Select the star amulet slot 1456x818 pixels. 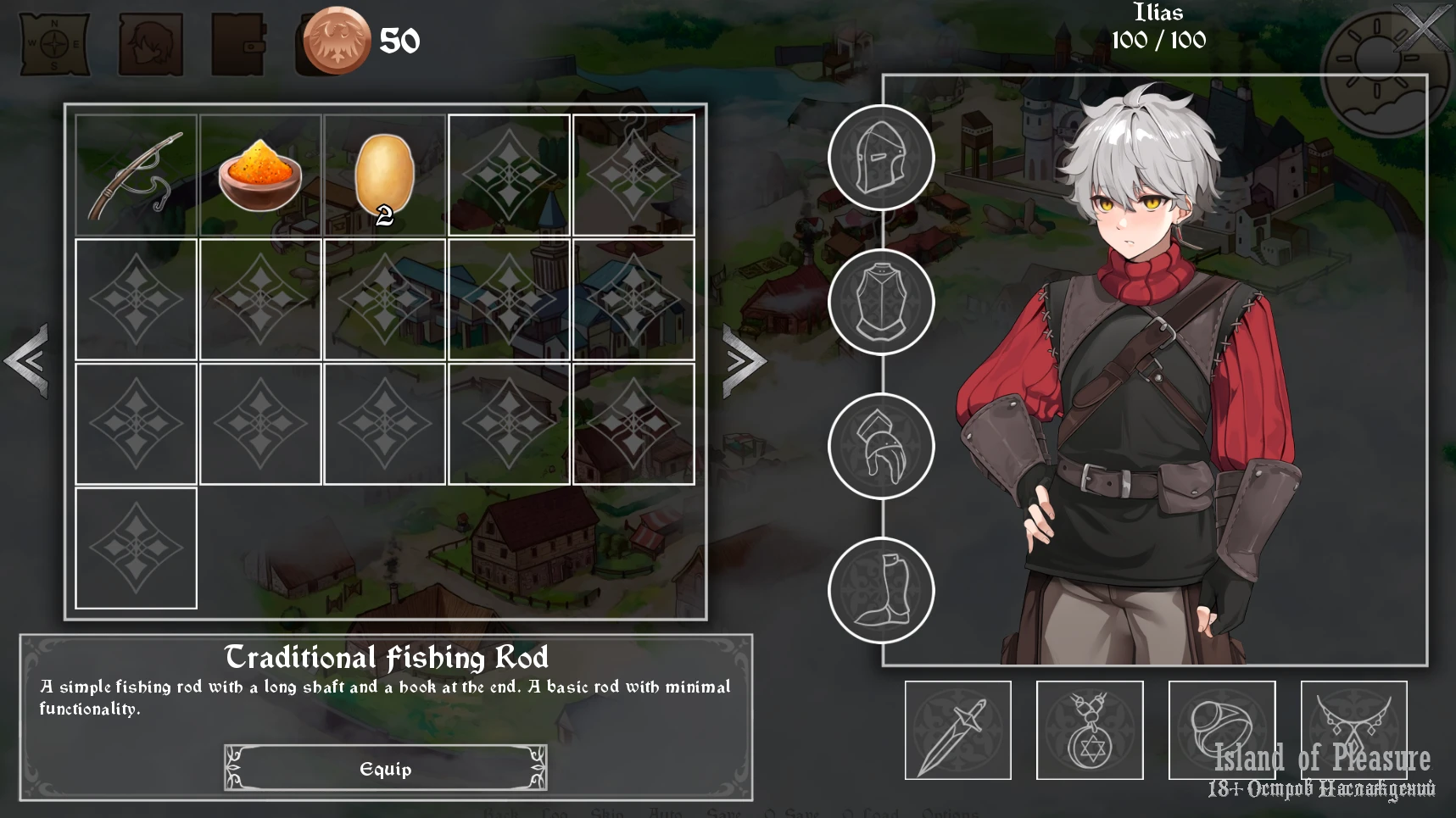point(1090,730)
